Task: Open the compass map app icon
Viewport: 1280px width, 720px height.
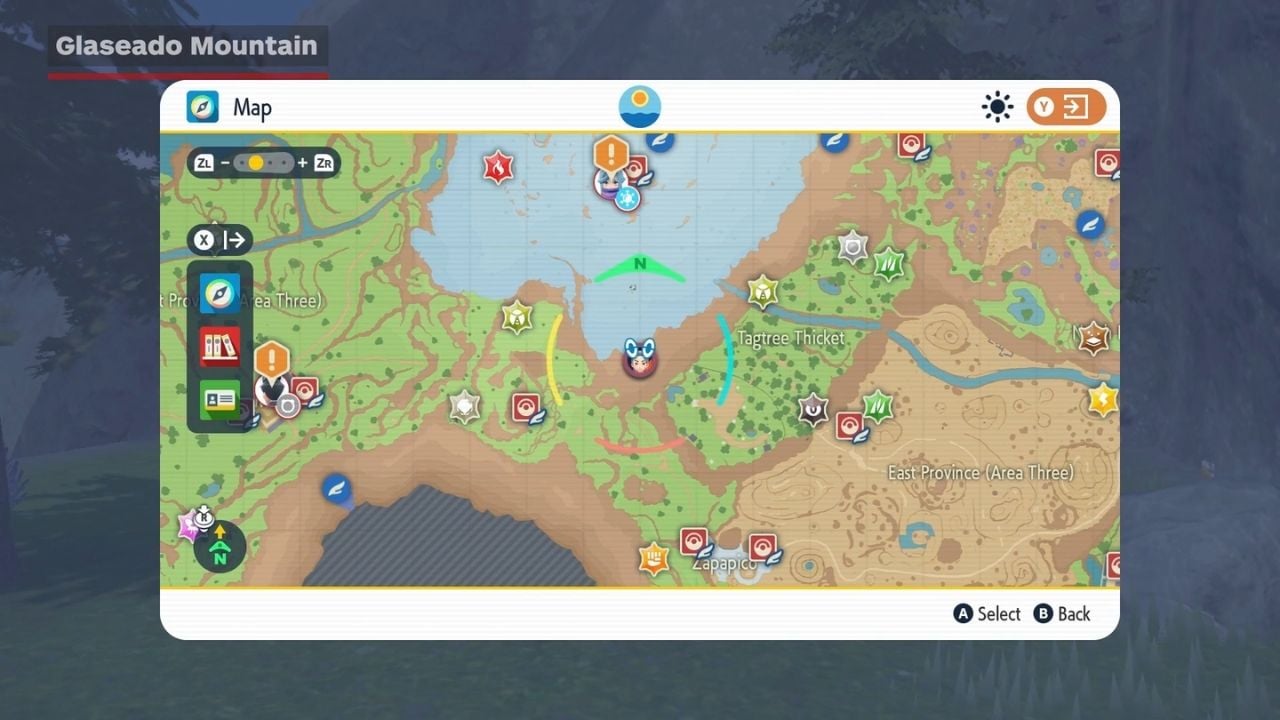Action: (x=220, y=293)
